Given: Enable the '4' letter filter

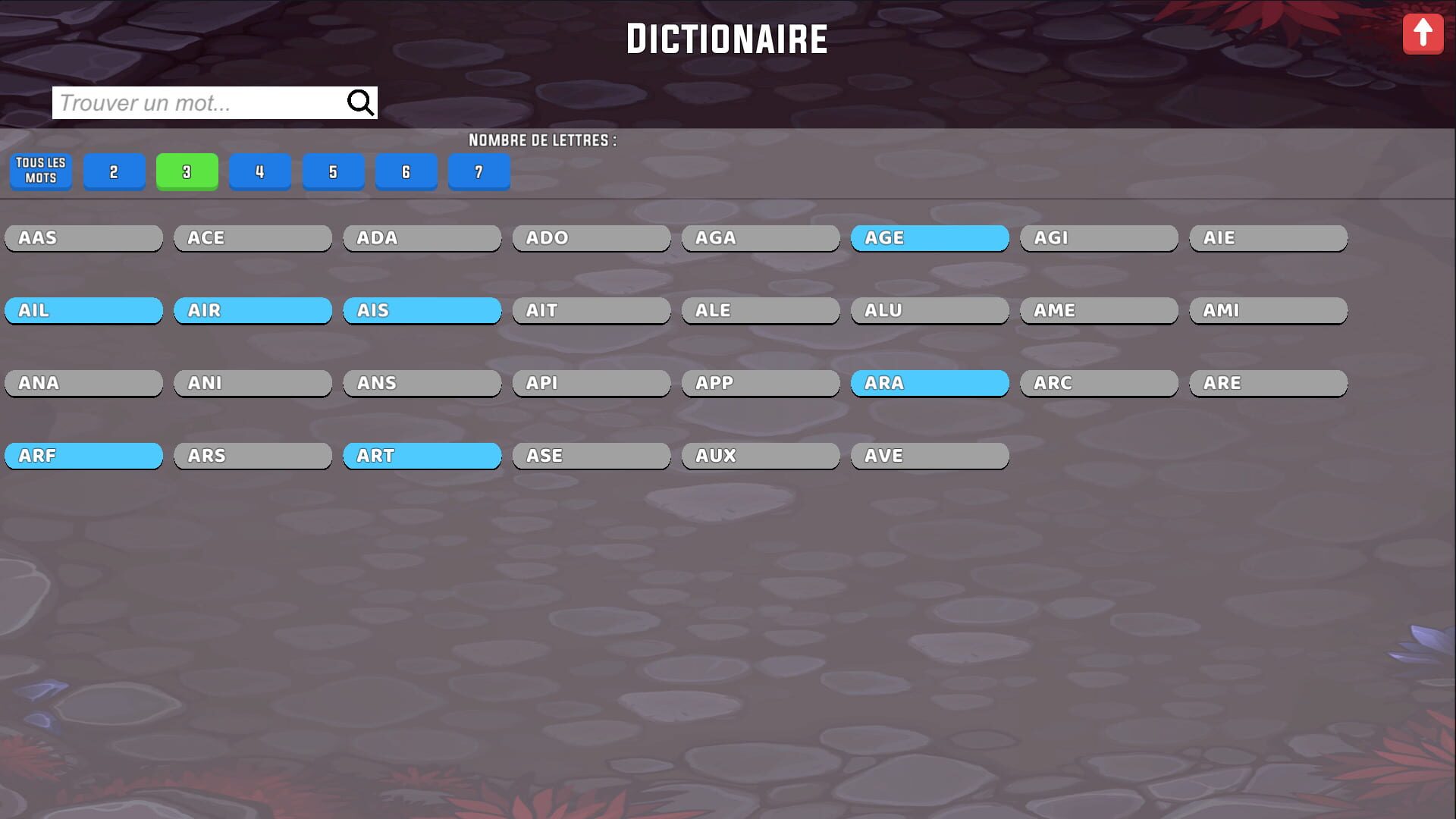Looking at the screenshot, I should click(x=259, y=171).
